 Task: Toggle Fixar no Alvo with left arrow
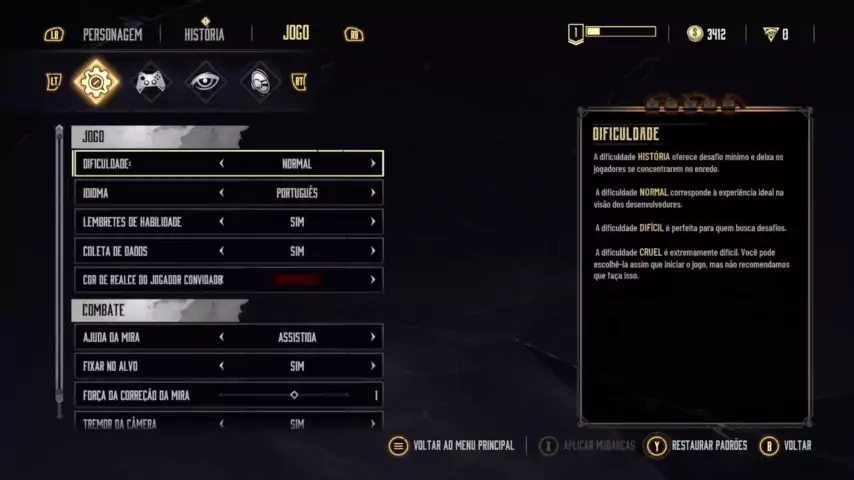222,367
